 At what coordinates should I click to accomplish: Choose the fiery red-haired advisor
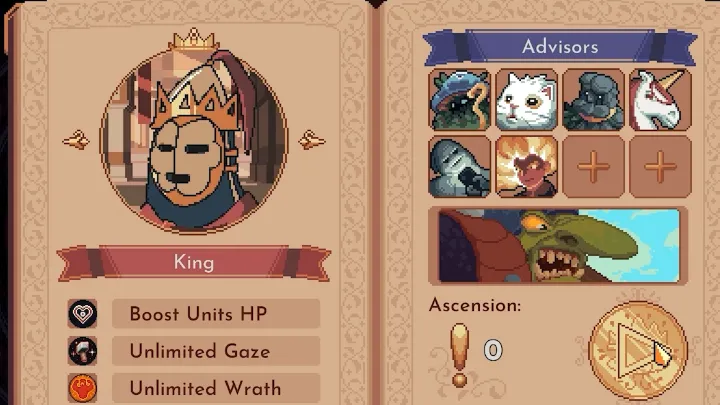pos(527,166)
